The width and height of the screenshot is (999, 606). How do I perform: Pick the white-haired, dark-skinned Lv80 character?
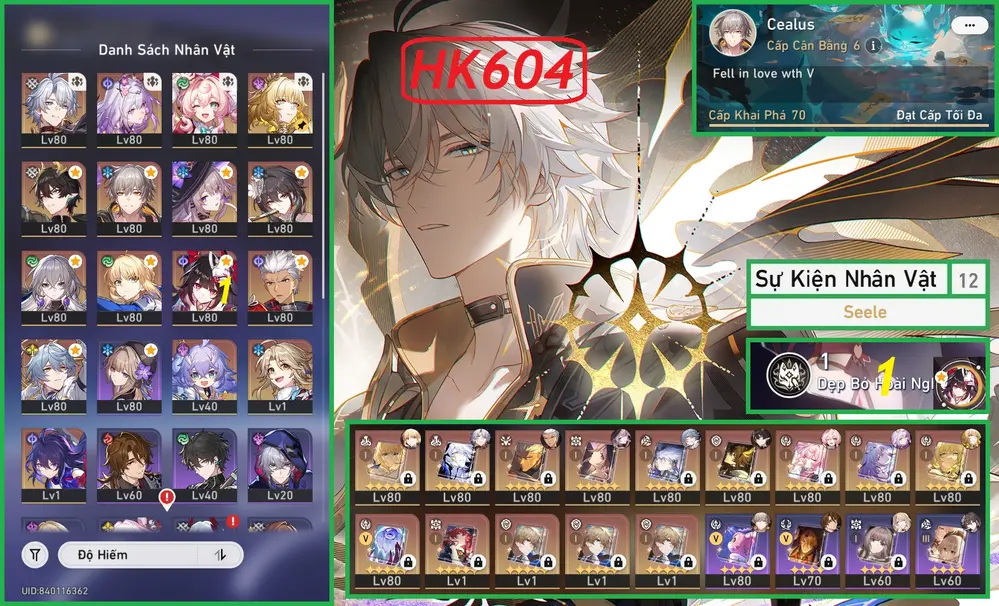click(x=279, y=285)
